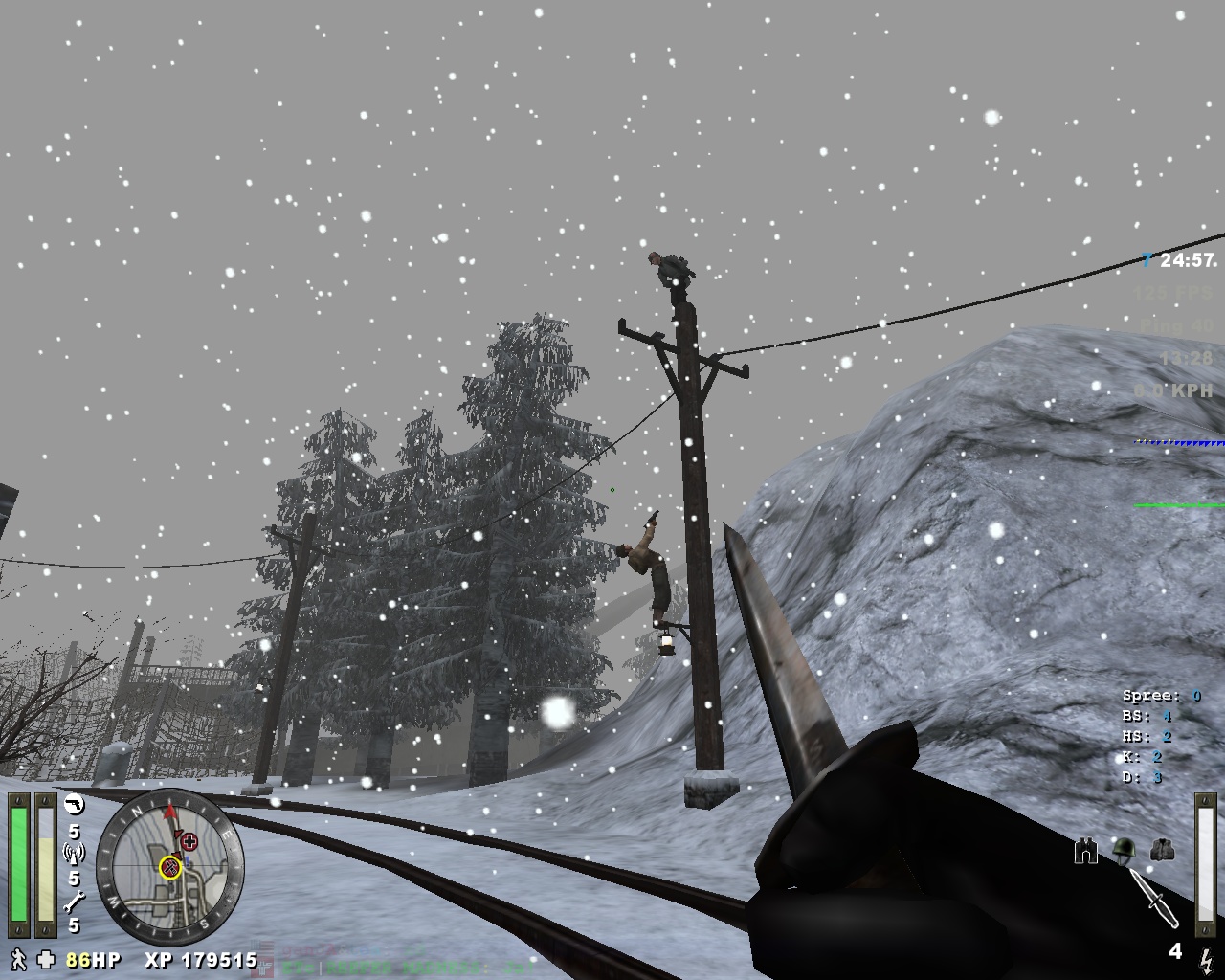Click the yellow-circled engineer marker on minimap
This screenshot has width=1225, height=980.
(x=170, y=868)
